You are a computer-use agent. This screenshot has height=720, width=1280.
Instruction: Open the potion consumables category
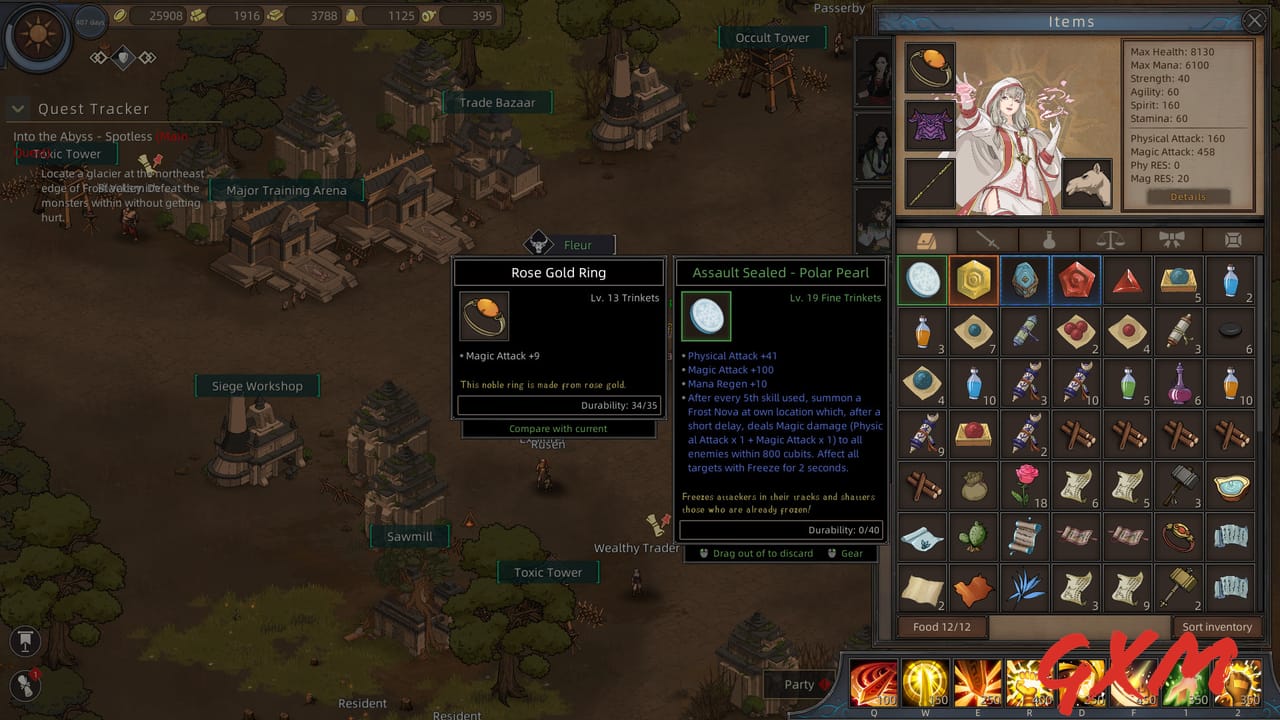coord(1050,240)
